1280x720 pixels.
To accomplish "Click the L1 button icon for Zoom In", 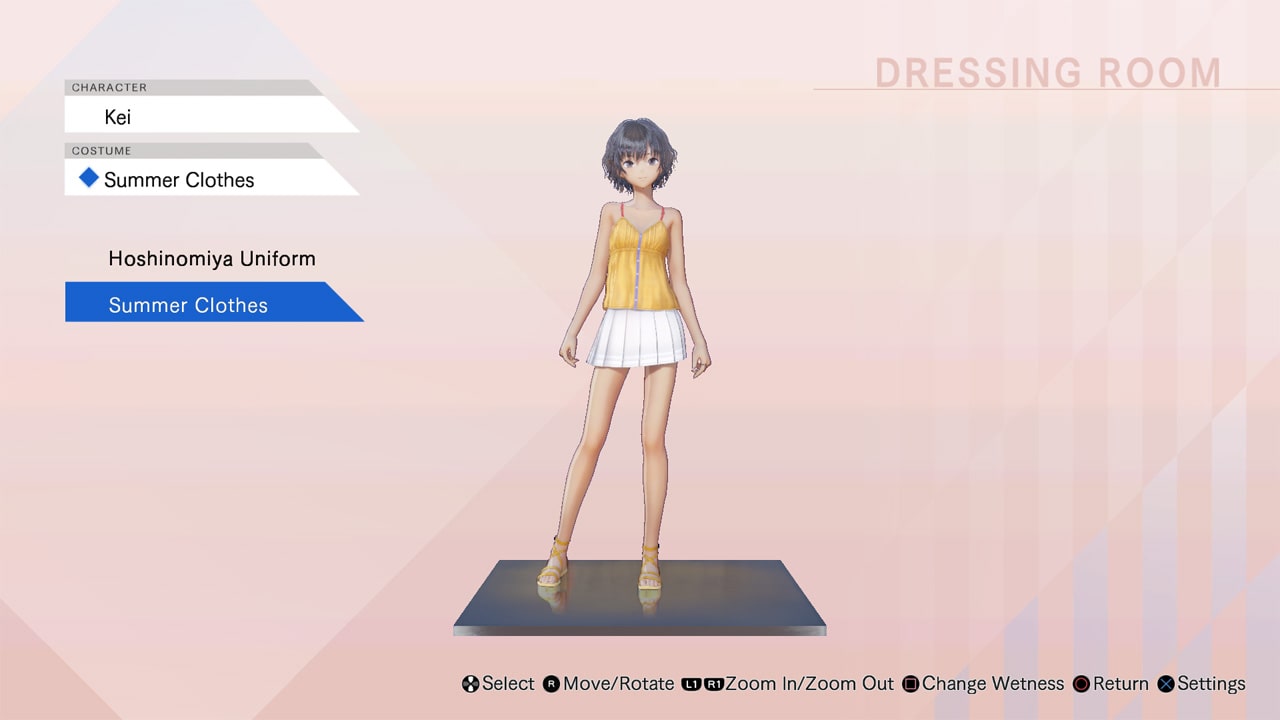I will (689, 684).
